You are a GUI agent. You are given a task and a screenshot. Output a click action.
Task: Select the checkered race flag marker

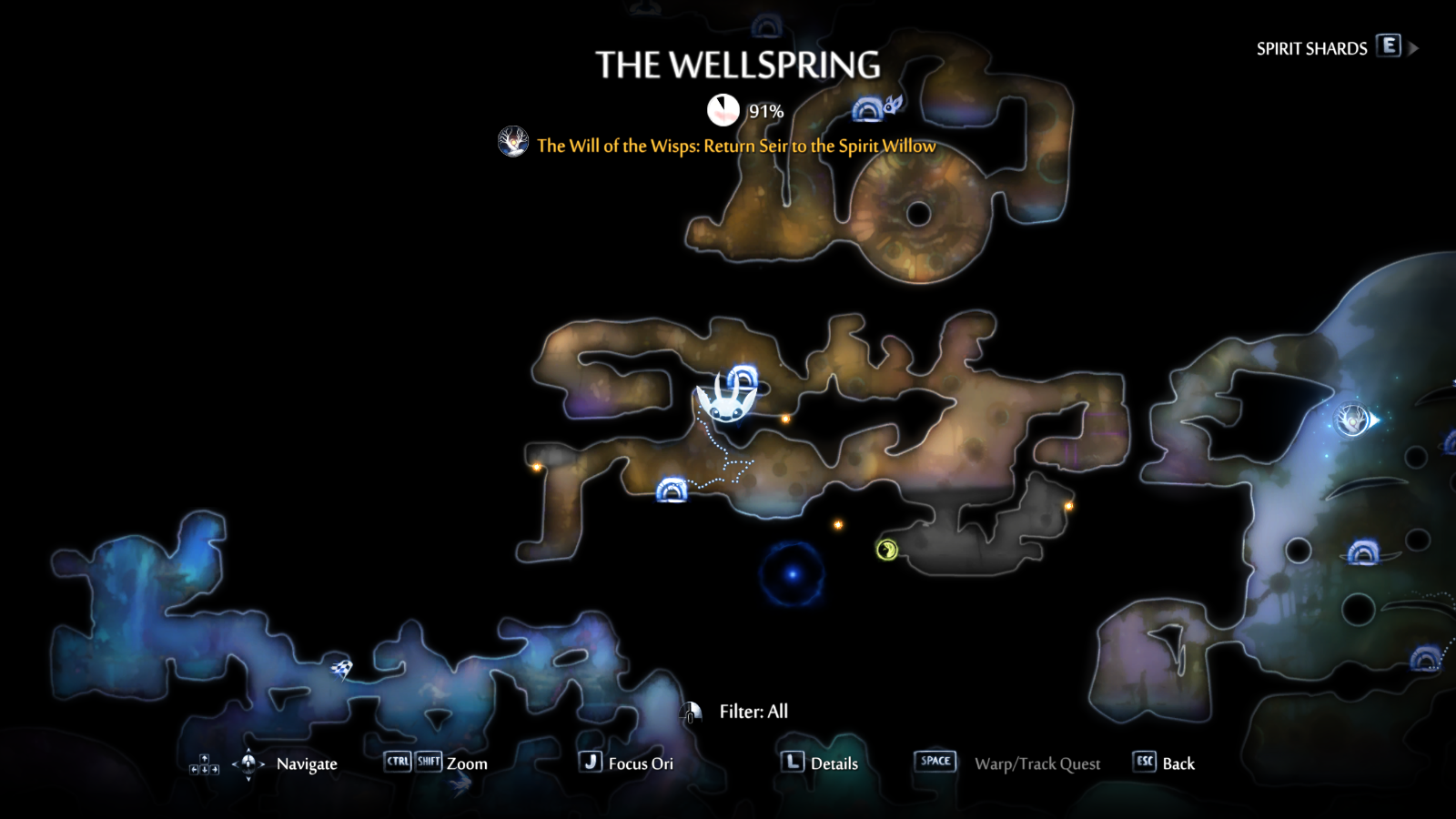pyautogui.click(x=340, y=667)
